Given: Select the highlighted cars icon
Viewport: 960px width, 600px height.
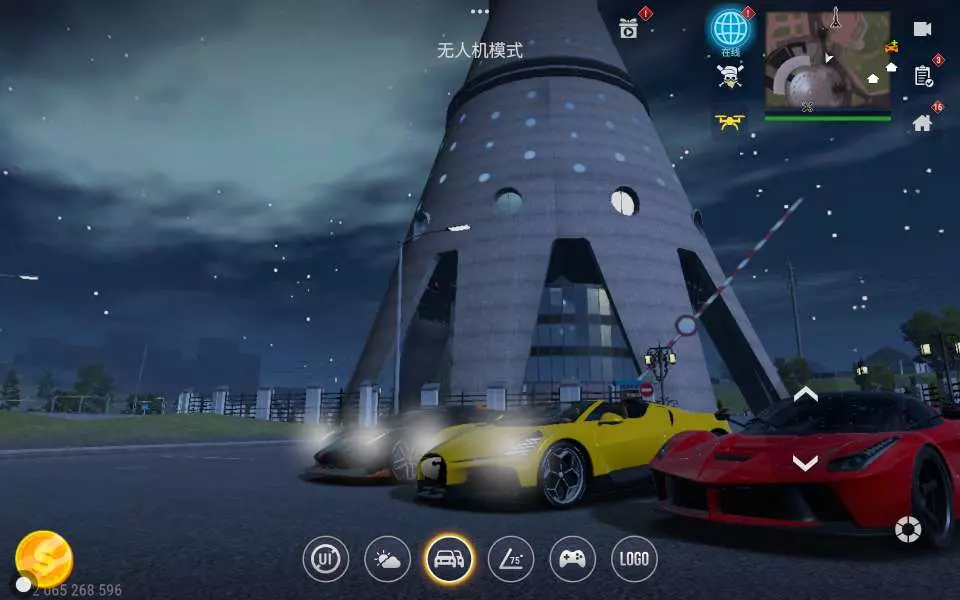Looking at the screenshot, I should 449,559.
